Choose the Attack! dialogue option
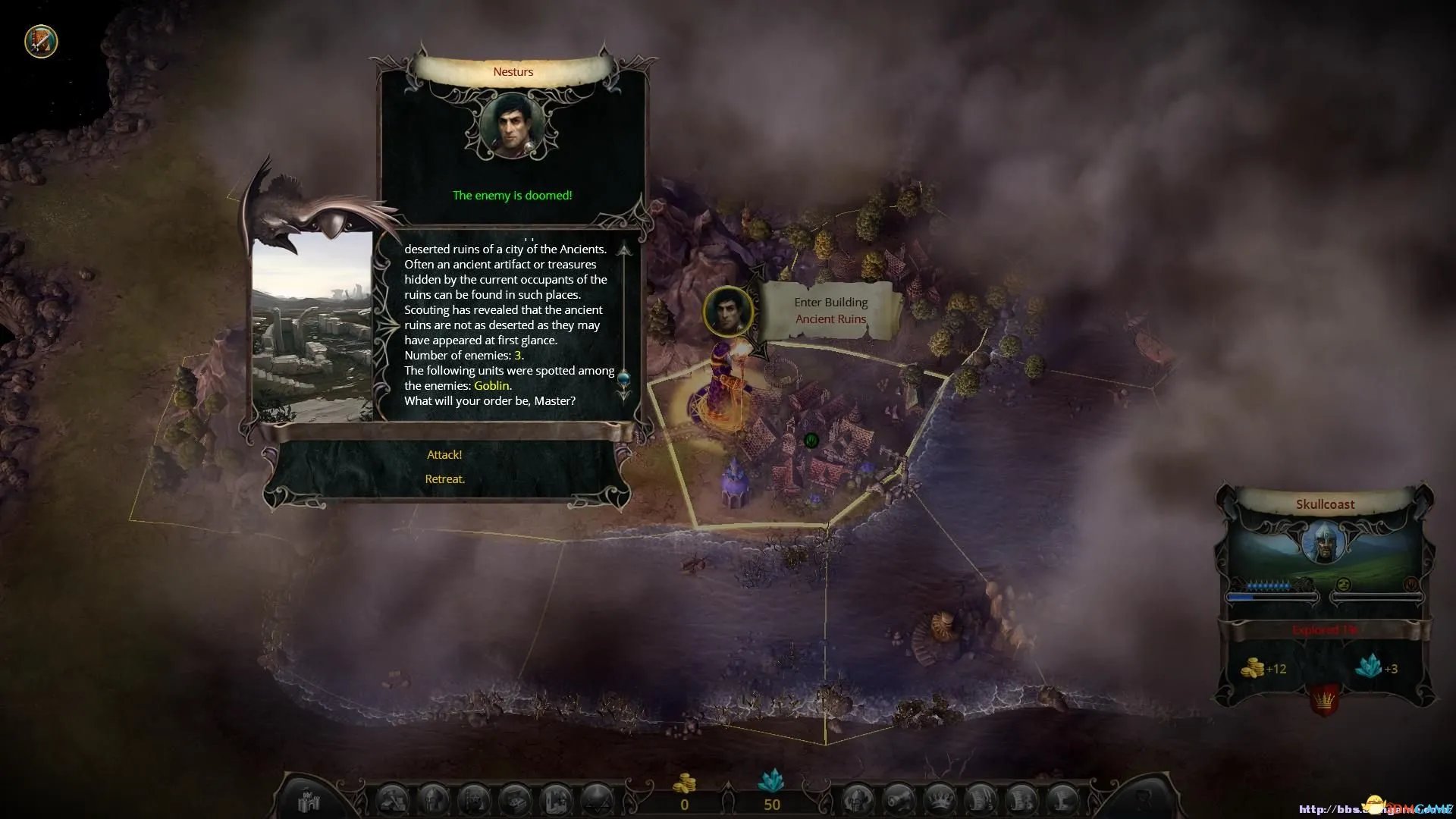The width and height of the screenshot is (1456, 819). [444, 455]
